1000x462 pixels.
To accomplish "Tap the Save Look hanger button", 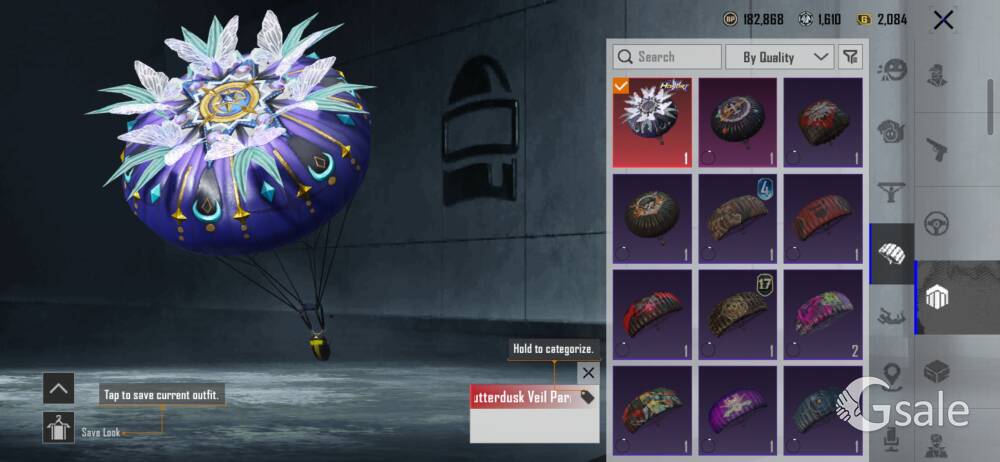I will click(58, 428).
